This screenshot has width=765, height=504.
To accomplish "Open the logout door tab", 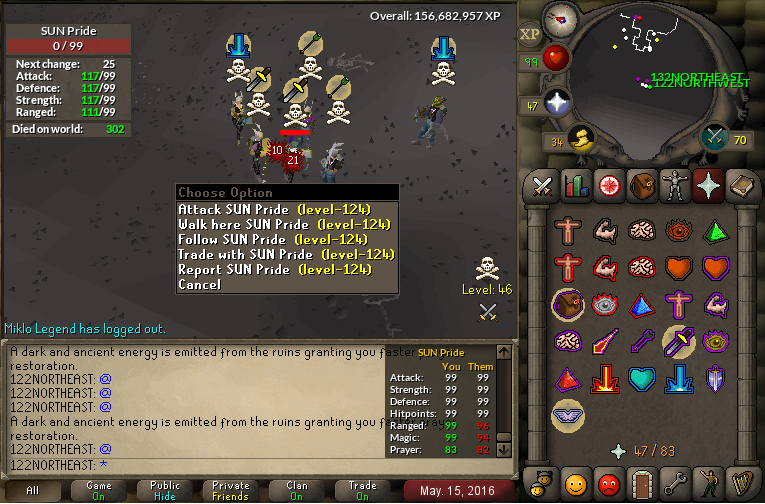I will [x=640, y=486].
